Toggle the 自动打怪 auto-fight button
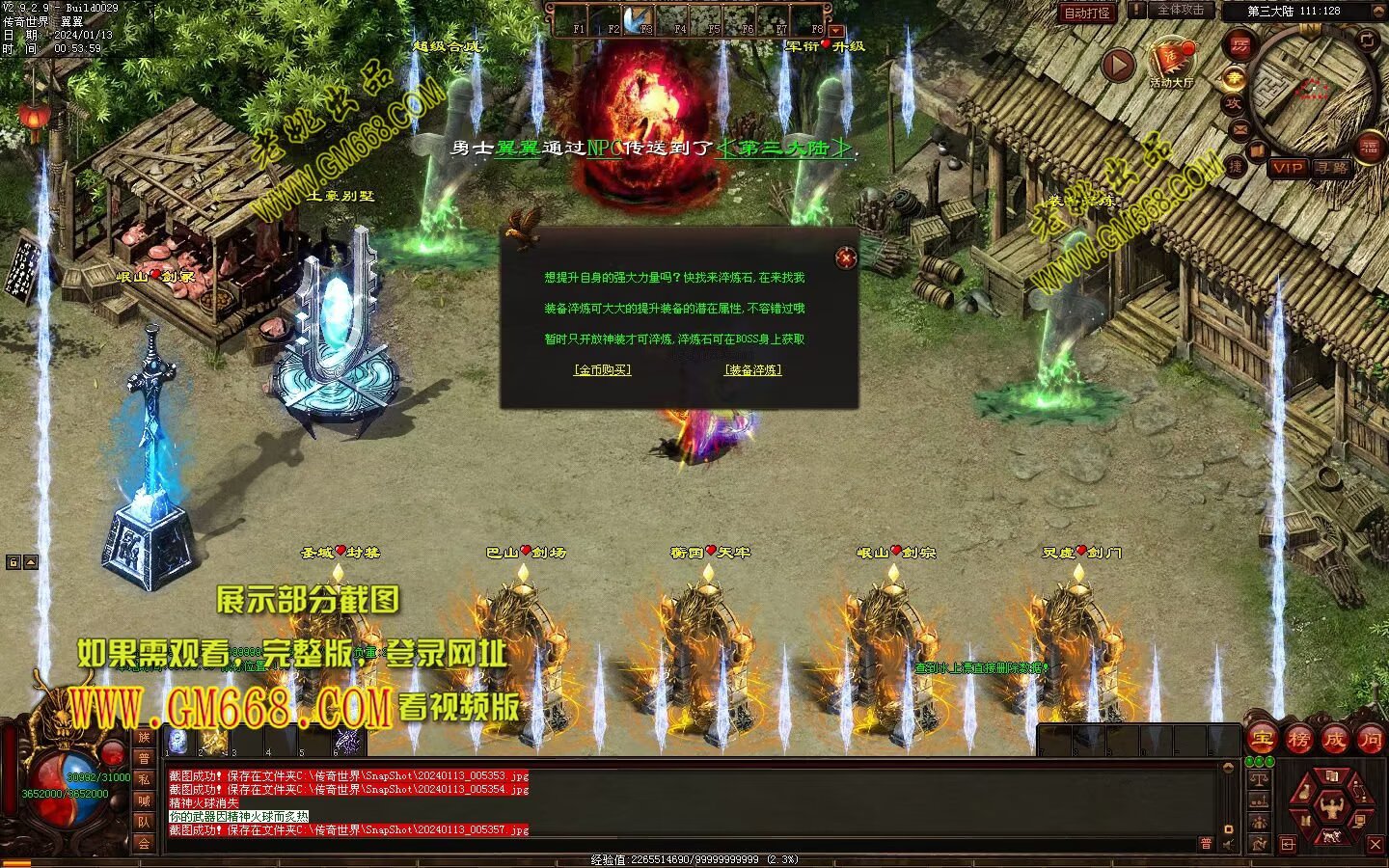 pyautogui.click(x=1087, y=13)
